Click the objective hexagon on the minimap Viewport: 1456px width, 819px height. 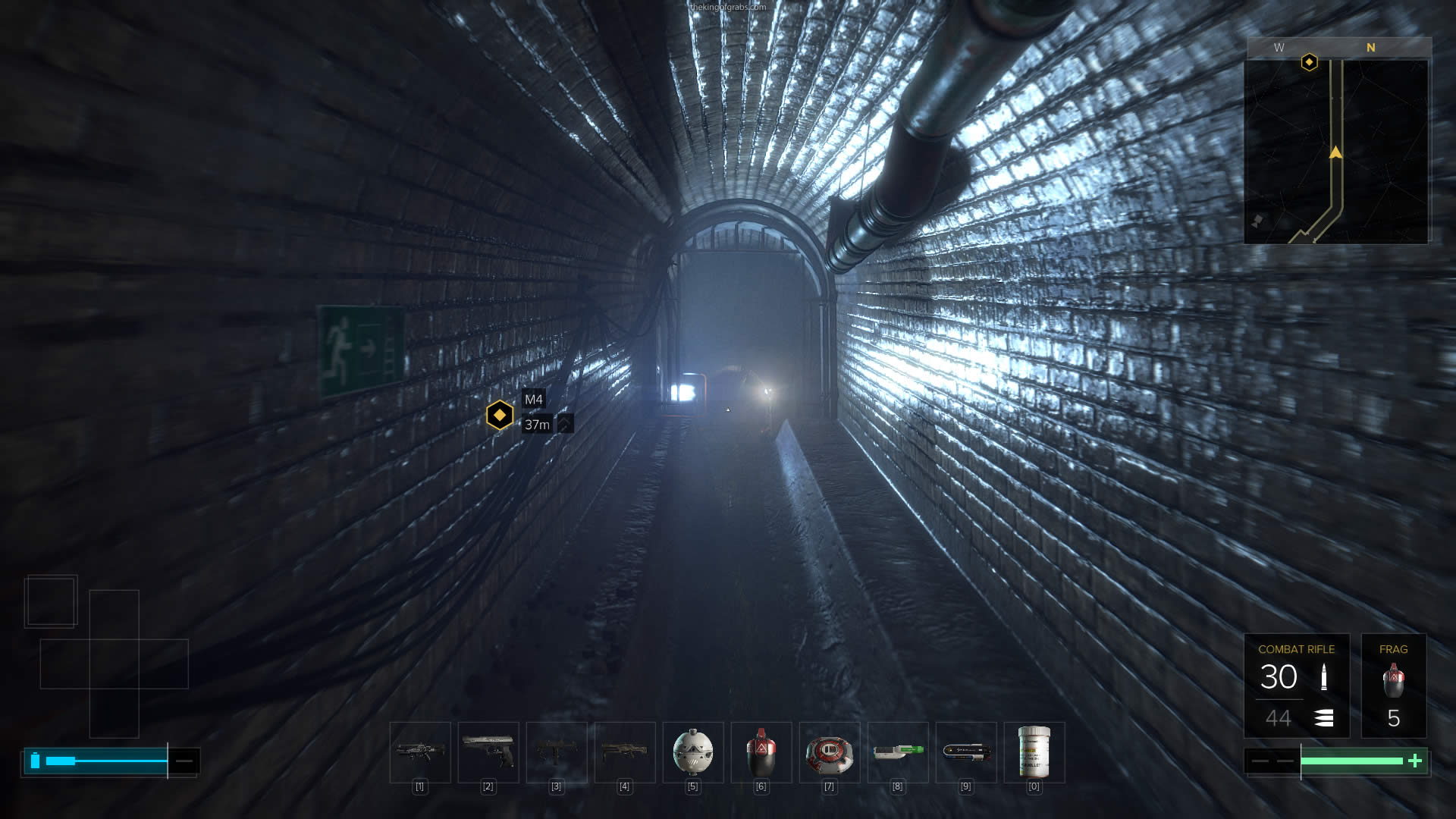tap(1309, 62)
